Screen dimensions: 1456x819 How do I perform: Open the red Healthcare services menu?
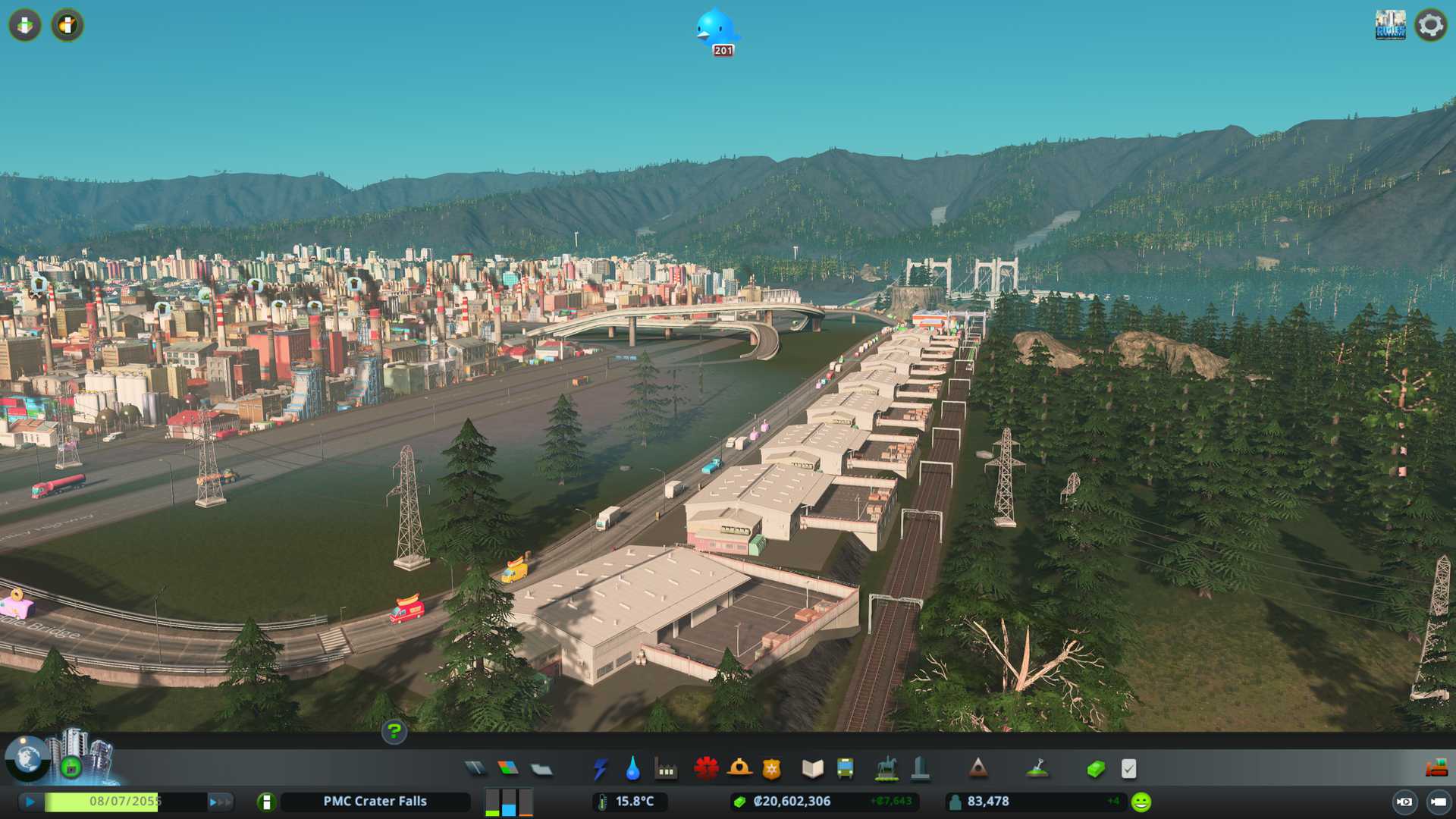click(706, 769)
